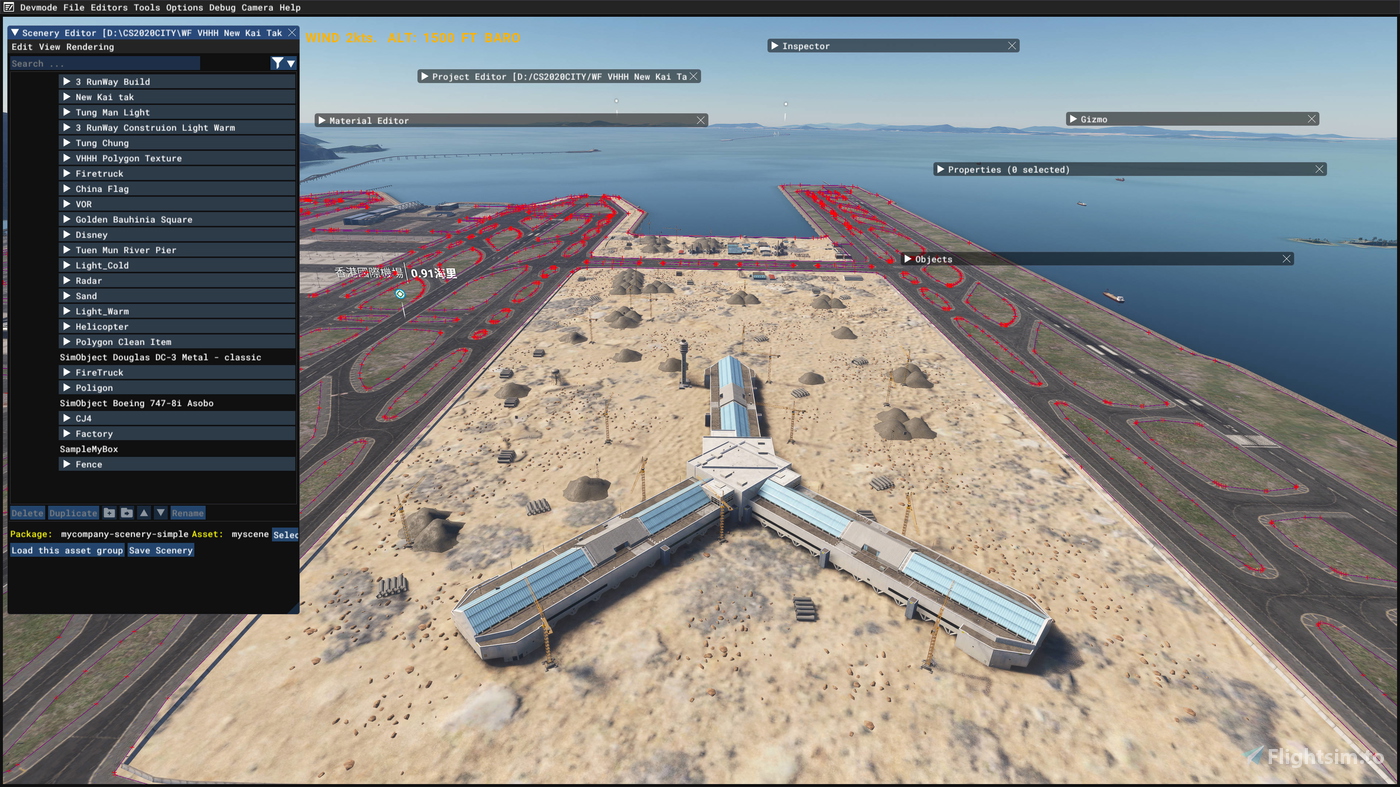This screenshot has height=787, width=1400.
Task: Click the move-out-of-group folder icon
Action: (126, 512)
